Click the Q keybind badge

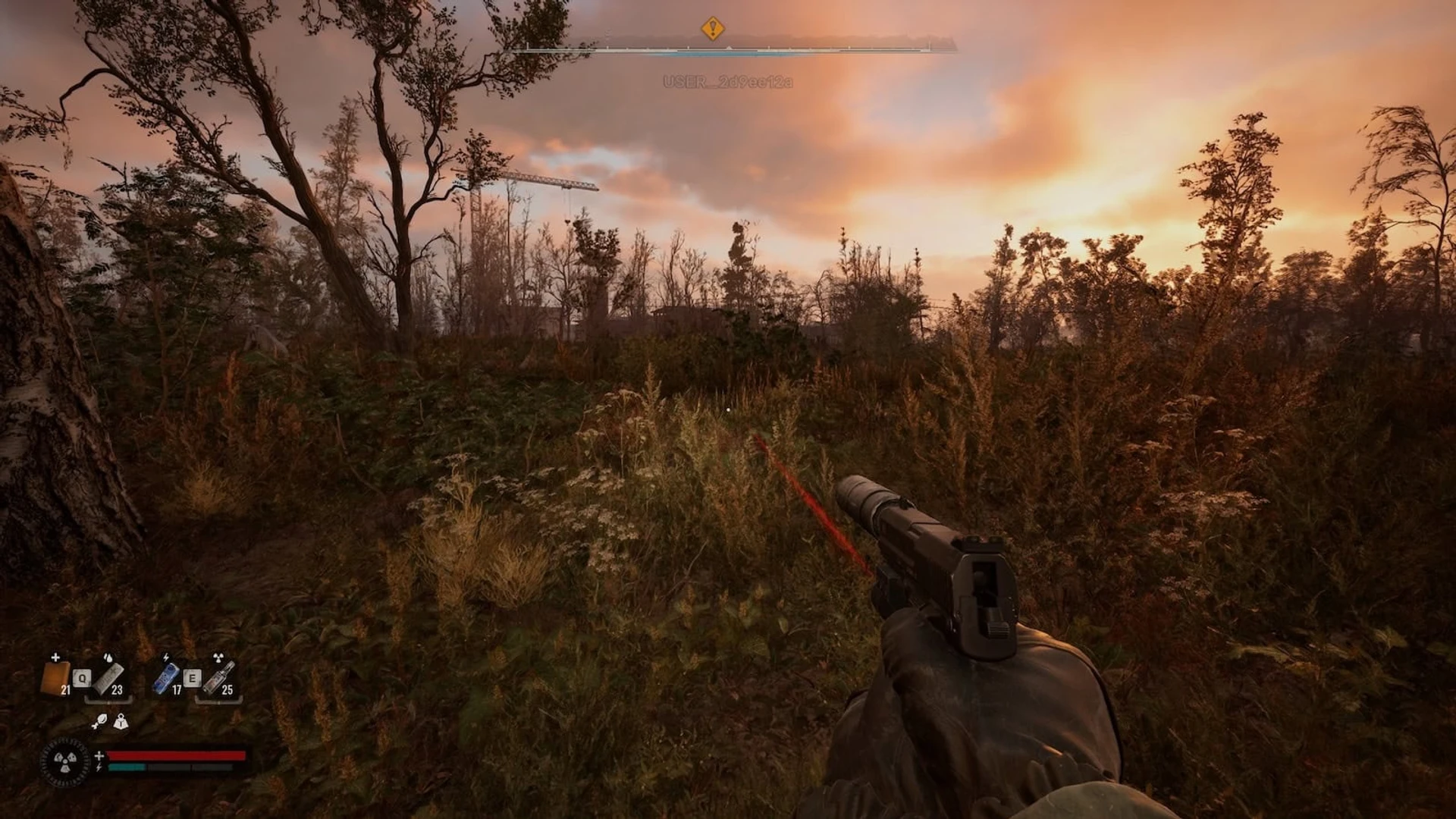(82, 678)
